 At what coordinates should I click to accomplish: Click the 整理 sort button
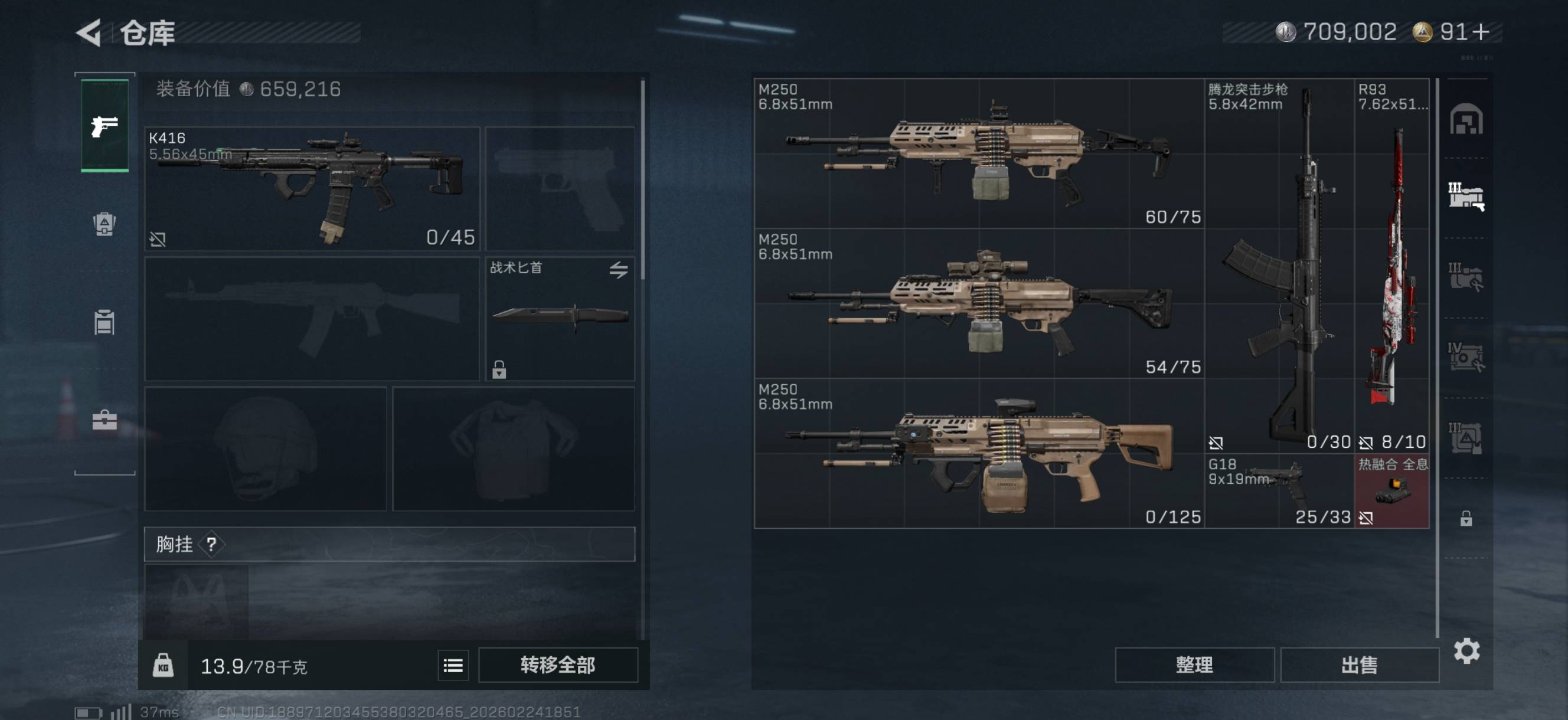point(1194,665)
